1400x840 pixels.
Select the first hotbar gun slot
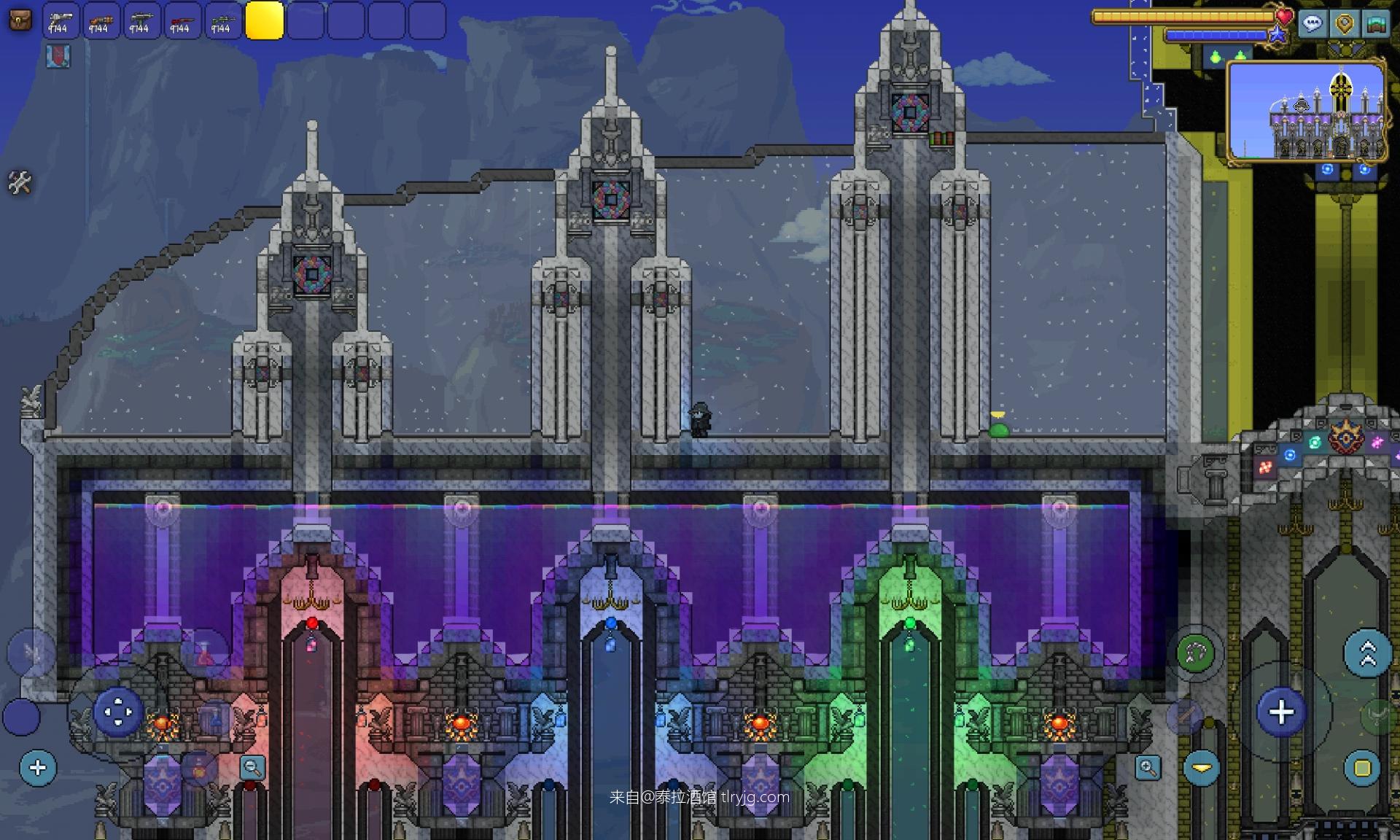(61, 20)
